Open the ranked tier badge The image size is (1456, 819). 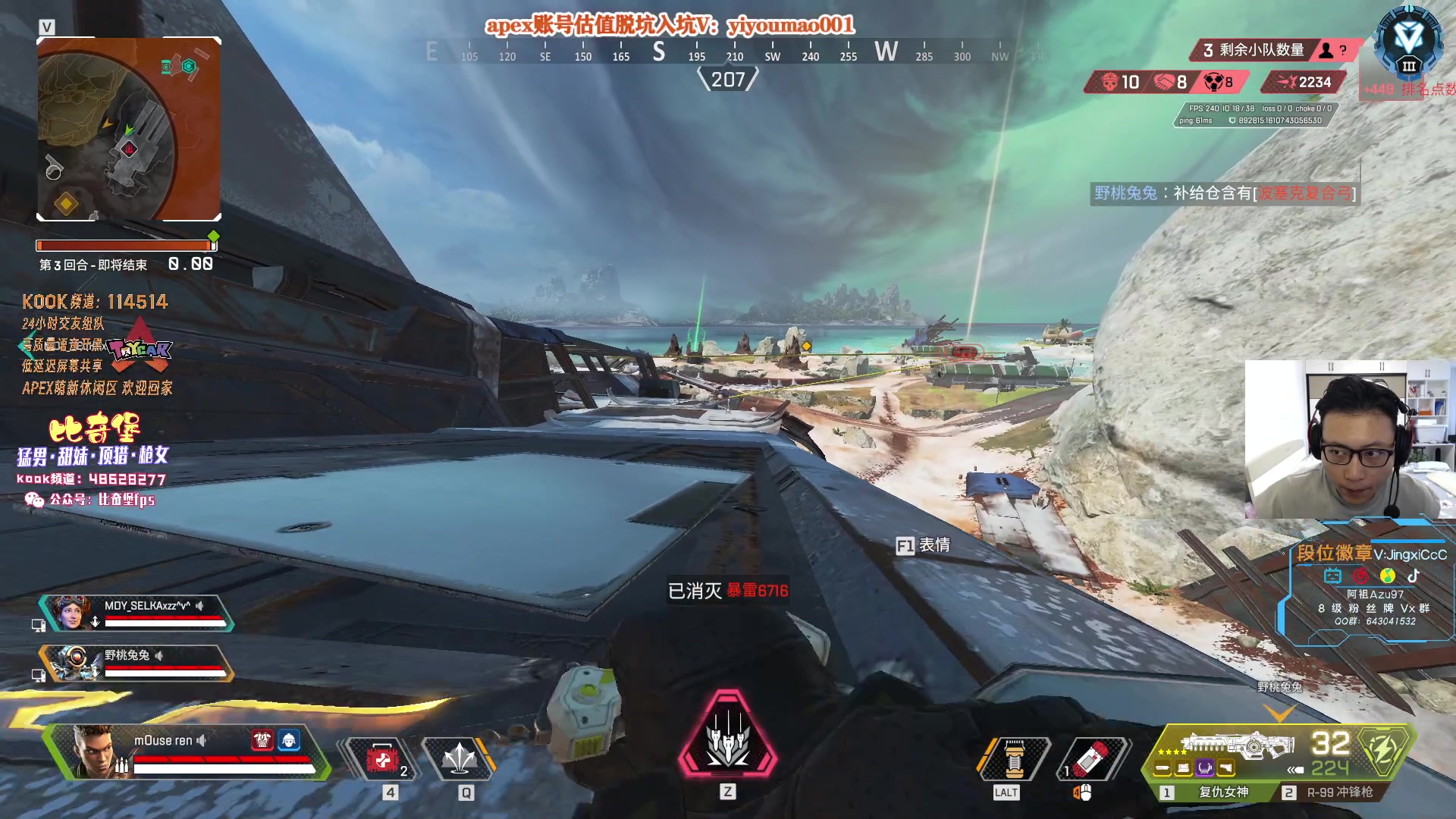(x=1408, y=42)
